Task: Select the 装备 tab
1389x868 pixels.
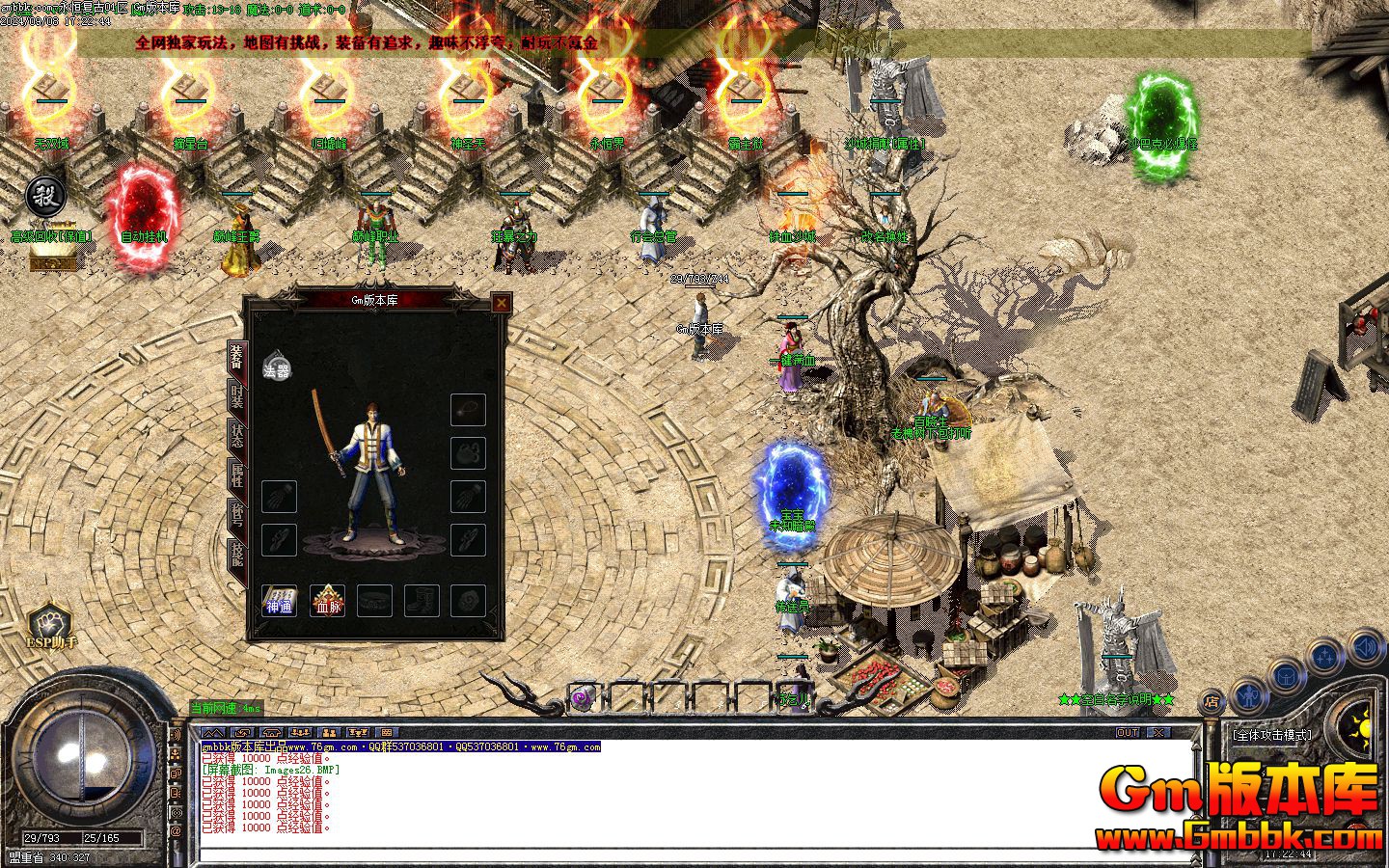Action: [x=236, y=359]
